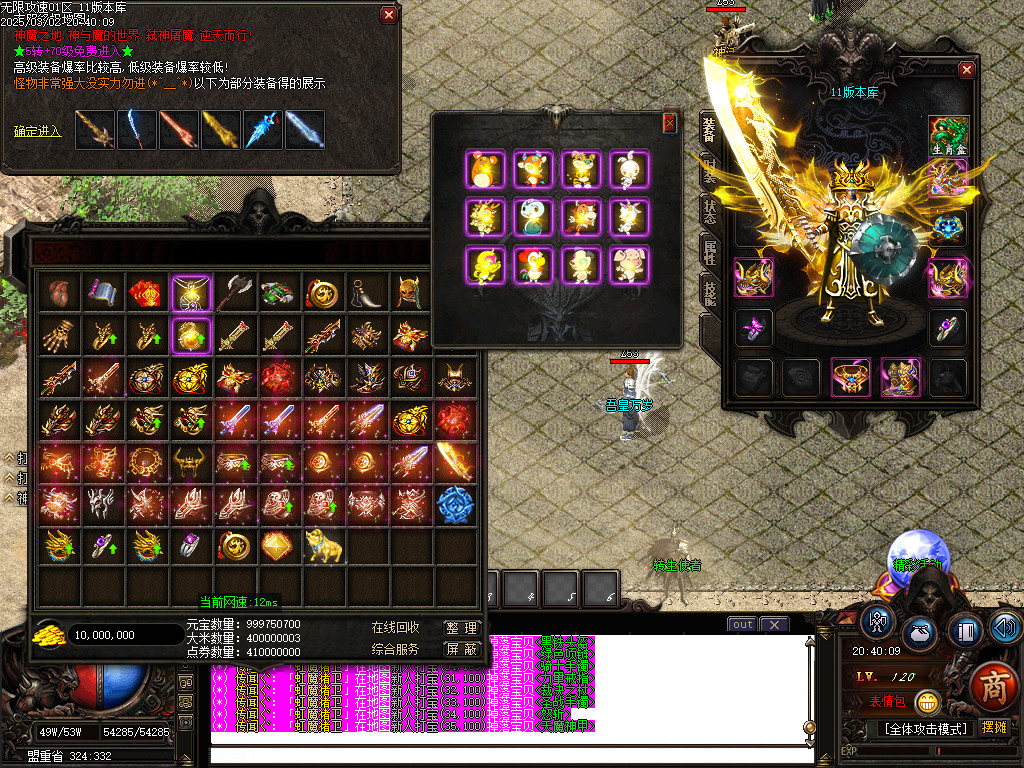Click the 摆摊 set-up-stall button
The width and height of the screenshot is (1024, 768).
pos(996,728)
